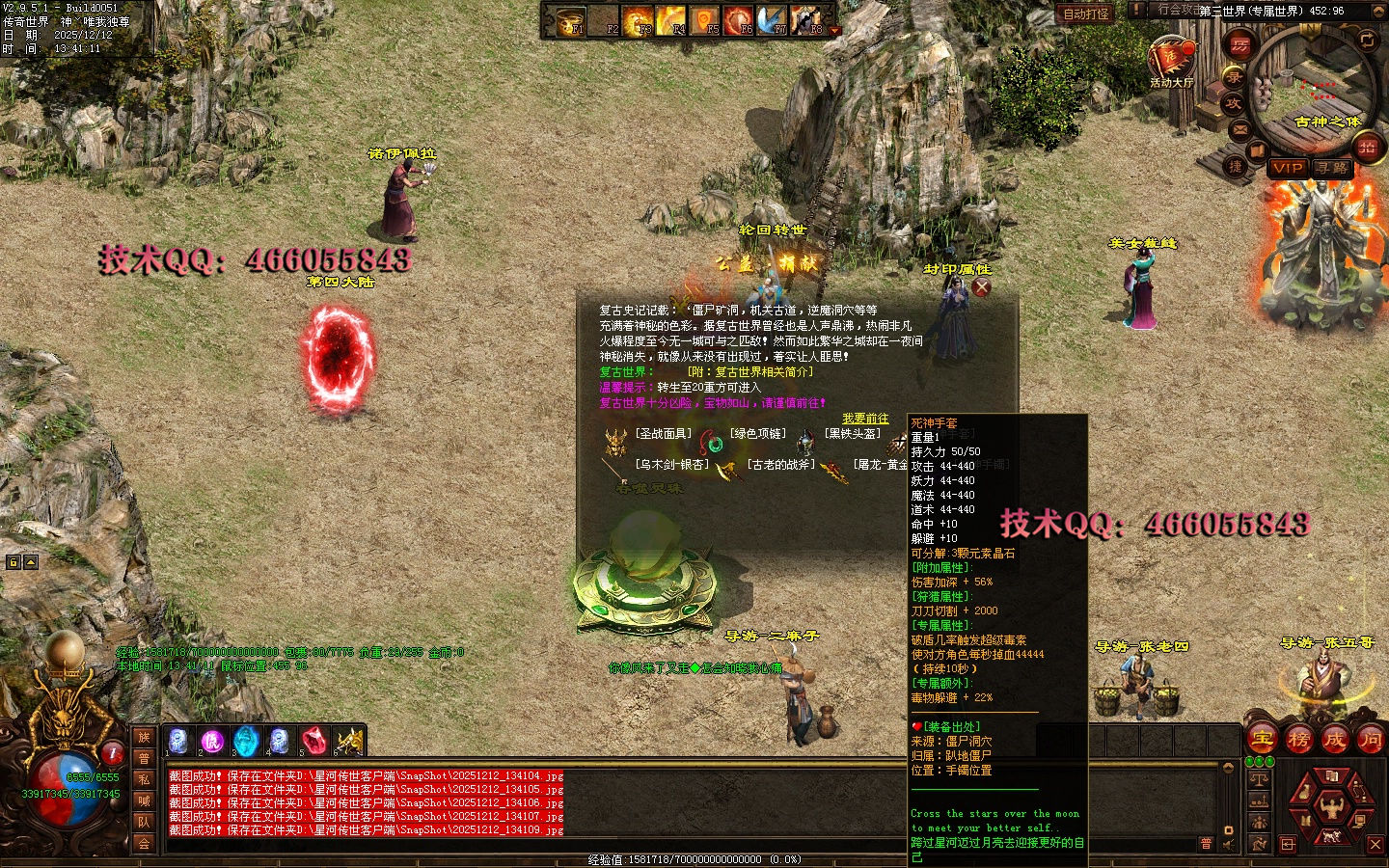Select the 圣战面具 item in the dialogue

click(662, 434)
